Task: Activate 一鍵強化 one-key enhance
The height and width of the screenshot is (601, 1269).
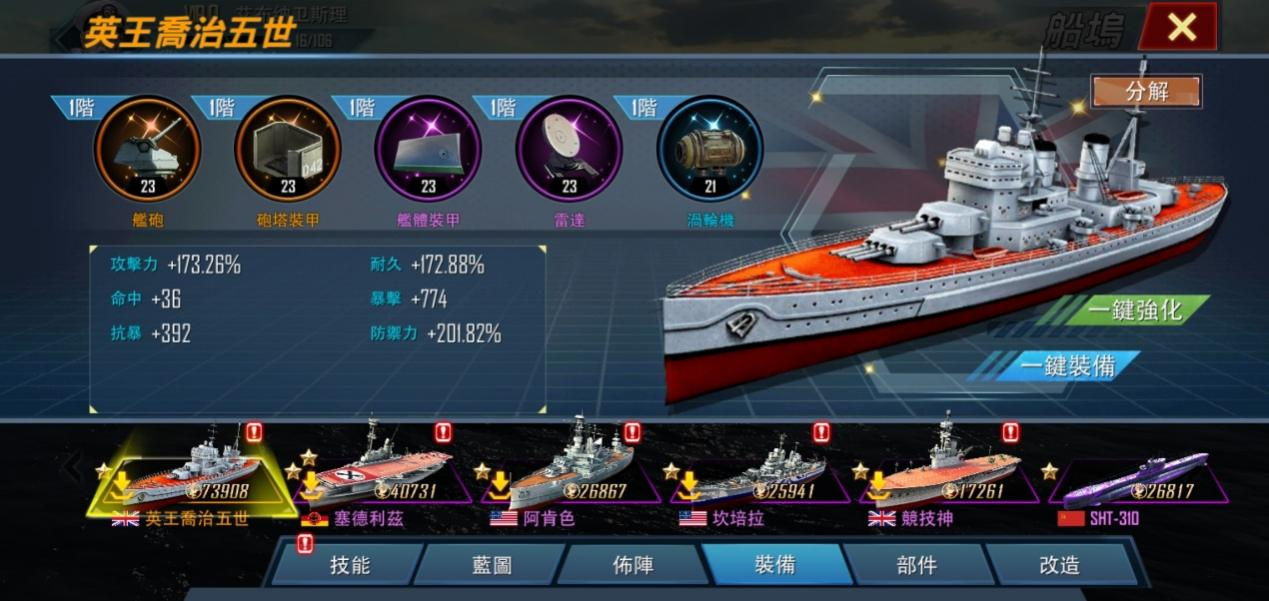Action: tap(1135, 310)
